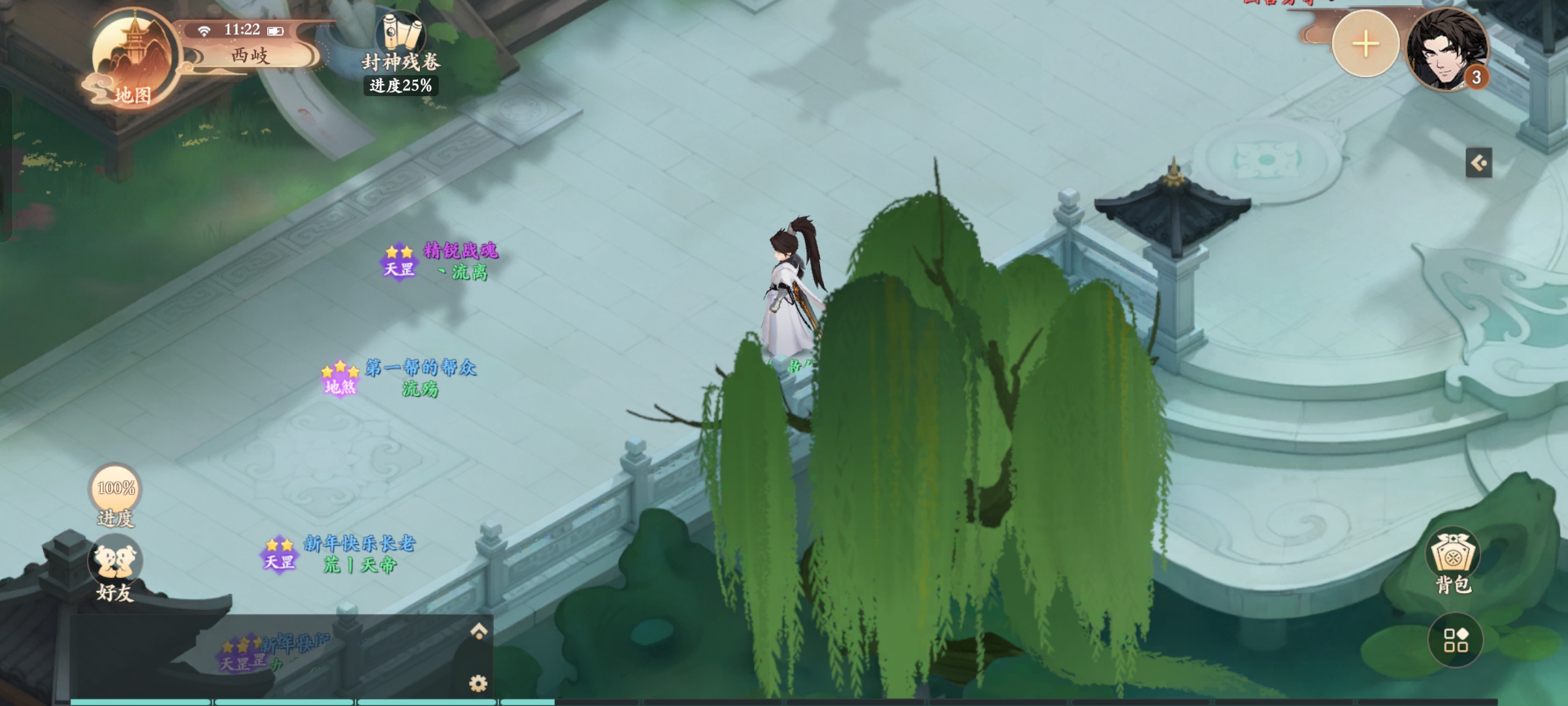This screenshot has height=706, width=1568.
Task: Open the four-square grid menu
Action: click(1455, 640)
